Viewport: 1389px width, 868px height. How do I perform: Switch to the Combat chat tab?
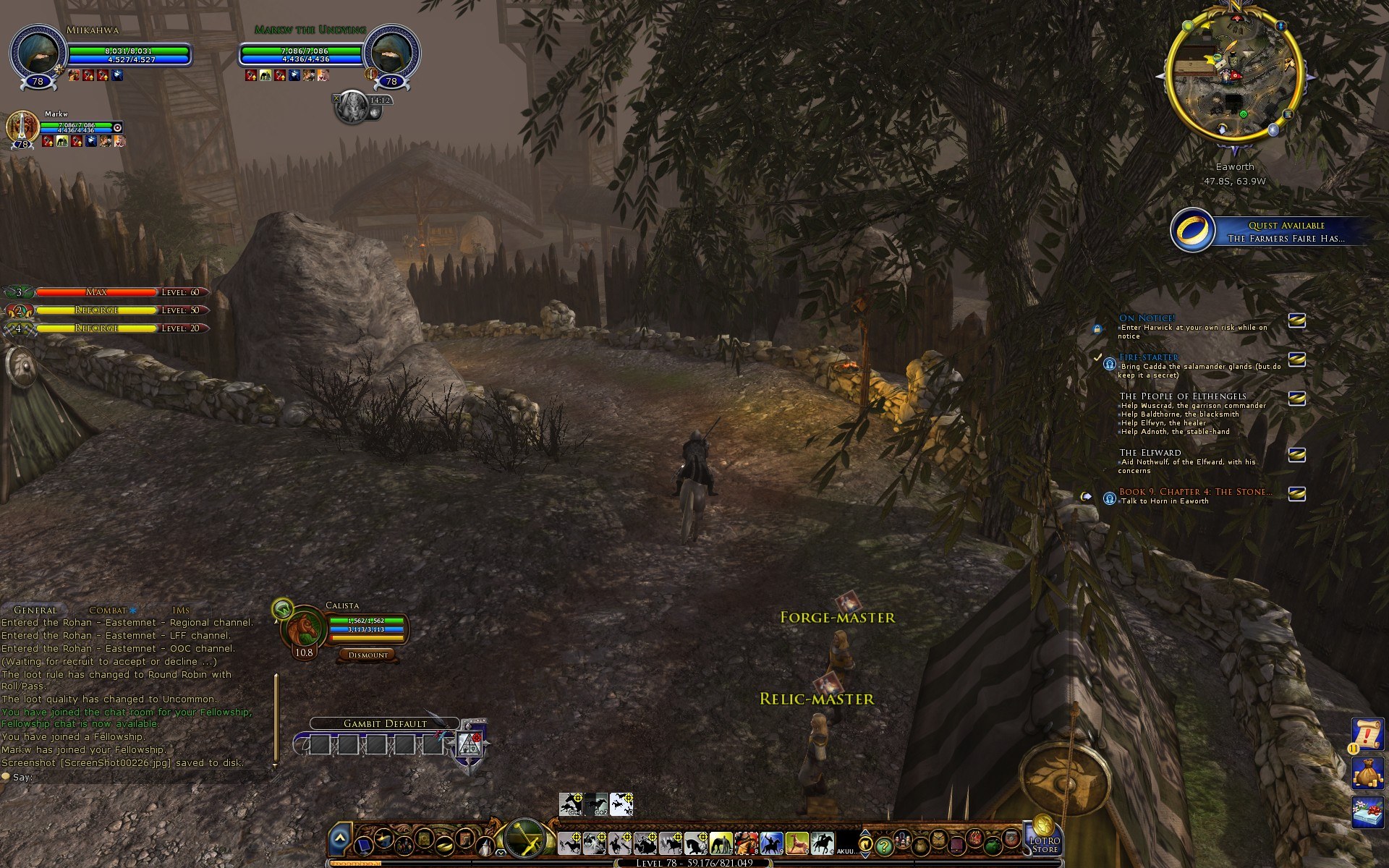[107, 610]
